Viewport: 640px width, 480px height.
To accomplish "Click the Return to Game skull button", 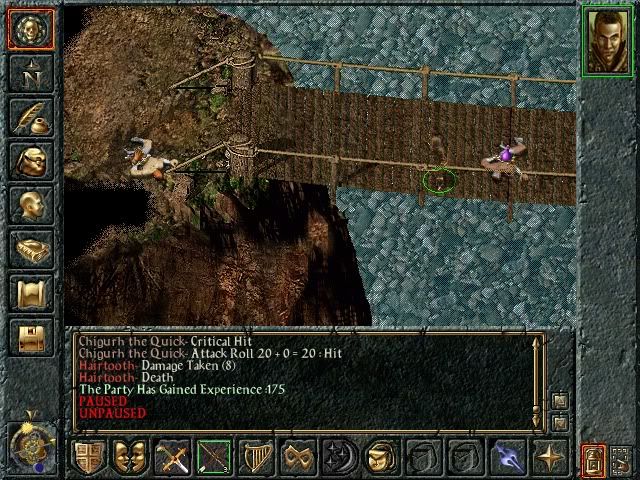I will tap(30, 29).
